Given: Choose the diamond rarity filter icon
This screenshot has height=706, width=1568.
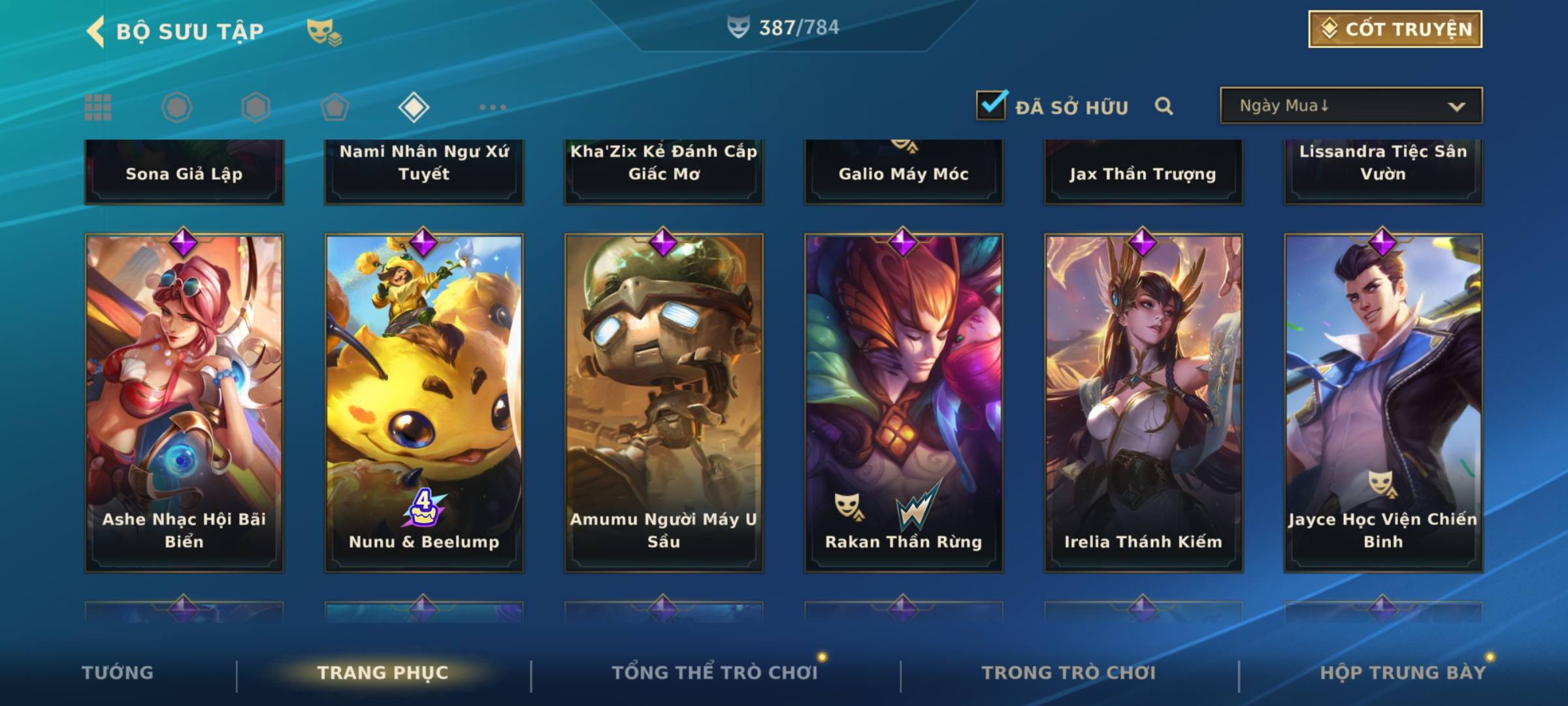Looking at the screenshot, I should pyautogui.click(x=414, y=107).
